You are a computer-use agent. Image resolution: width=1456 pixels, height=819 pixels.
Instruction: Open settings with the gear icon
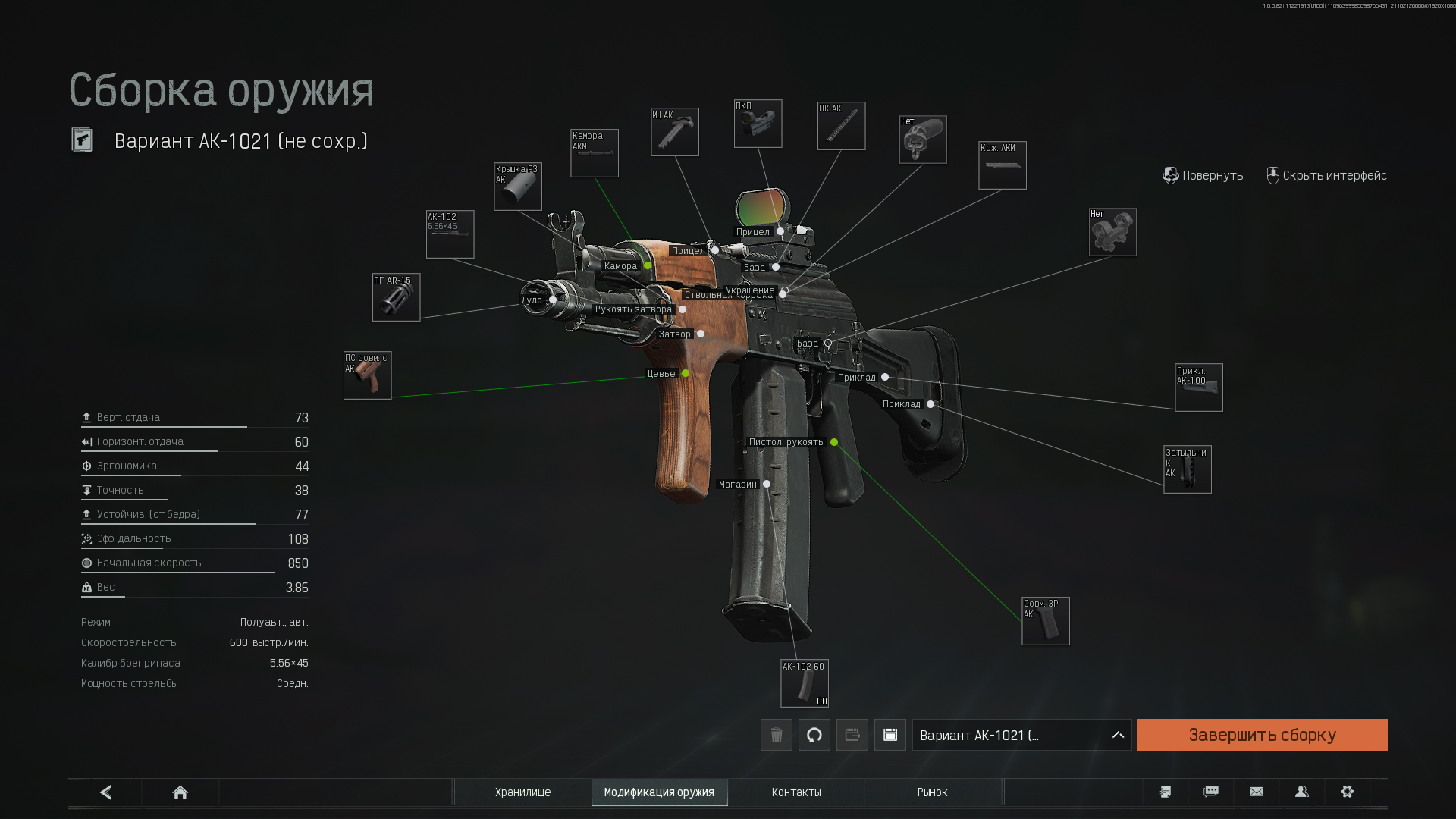[1347, 792]
